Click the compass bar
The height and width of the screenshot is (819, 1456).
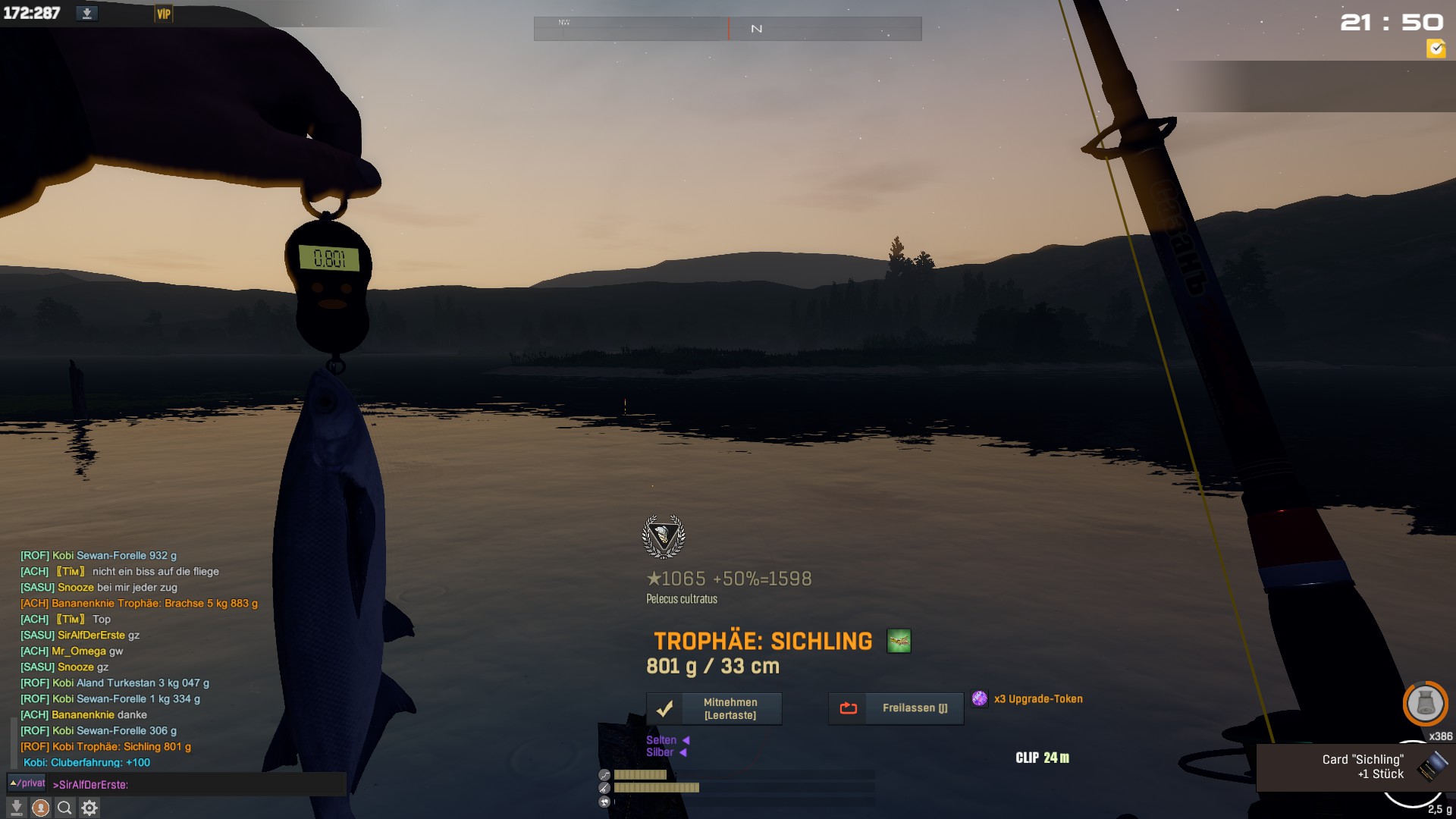[x=727, y=29]
